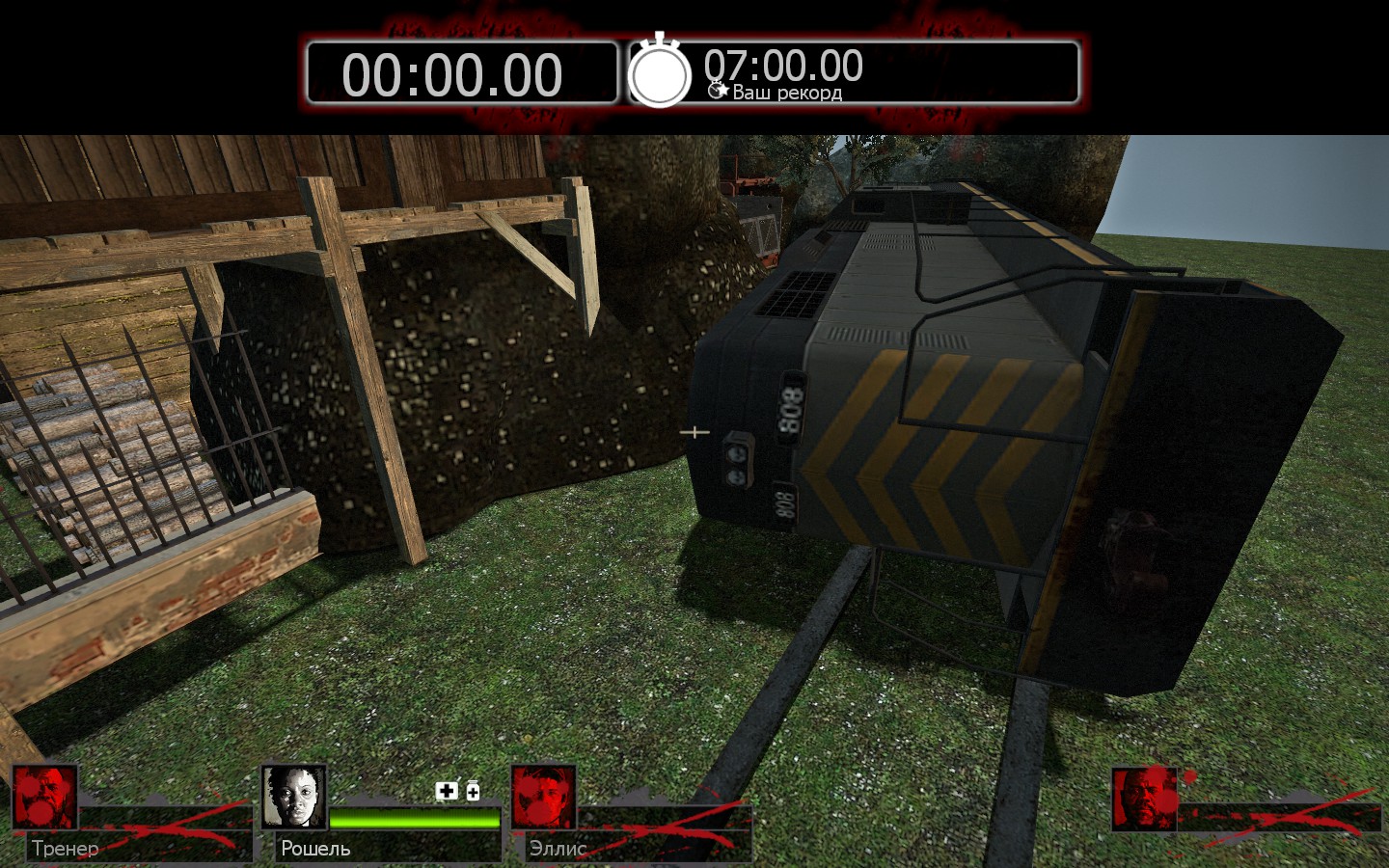The image size is (1389, 868).
Task: Choose Эллис's dead survivor portrait
Action: click(543, 798)
